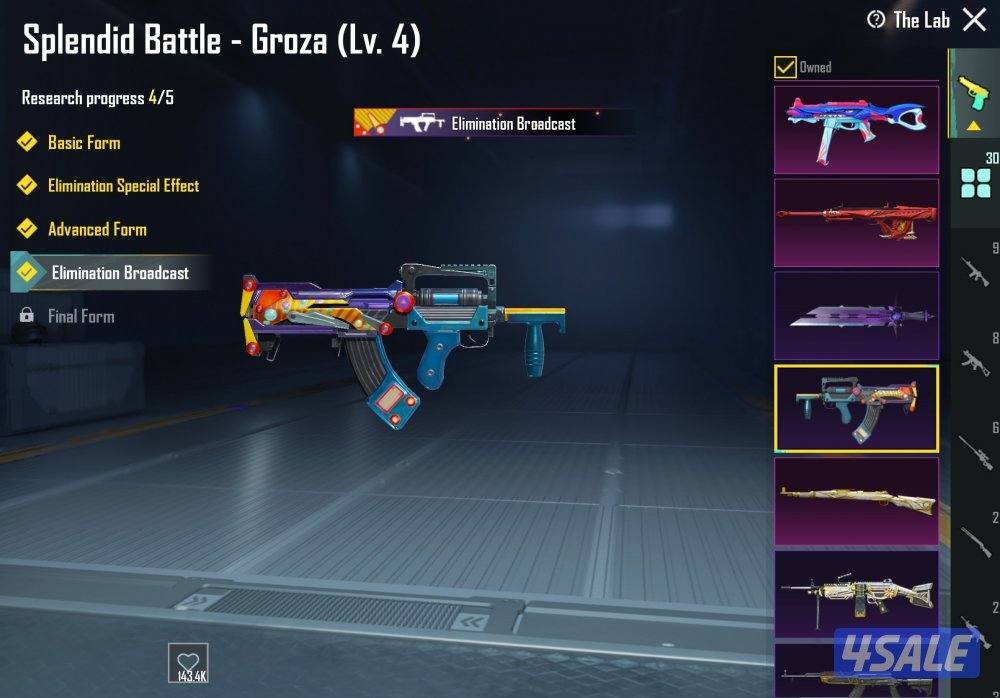Select the locked Final Form stage
The width and height of the screenshot is (1000, 698).
[81, 316]
